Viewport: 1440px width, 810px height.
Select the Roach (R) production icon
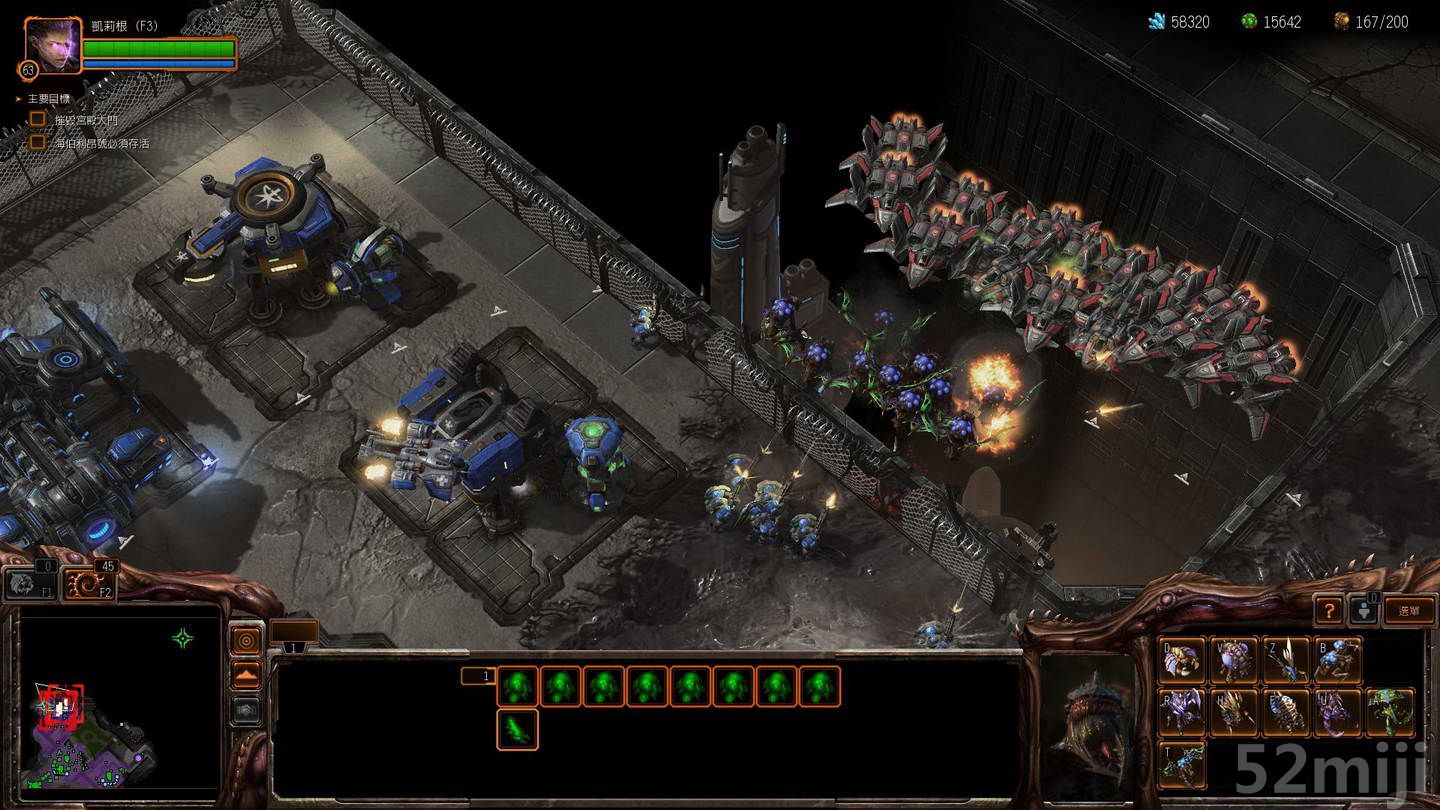click(x=1183, y=714)
